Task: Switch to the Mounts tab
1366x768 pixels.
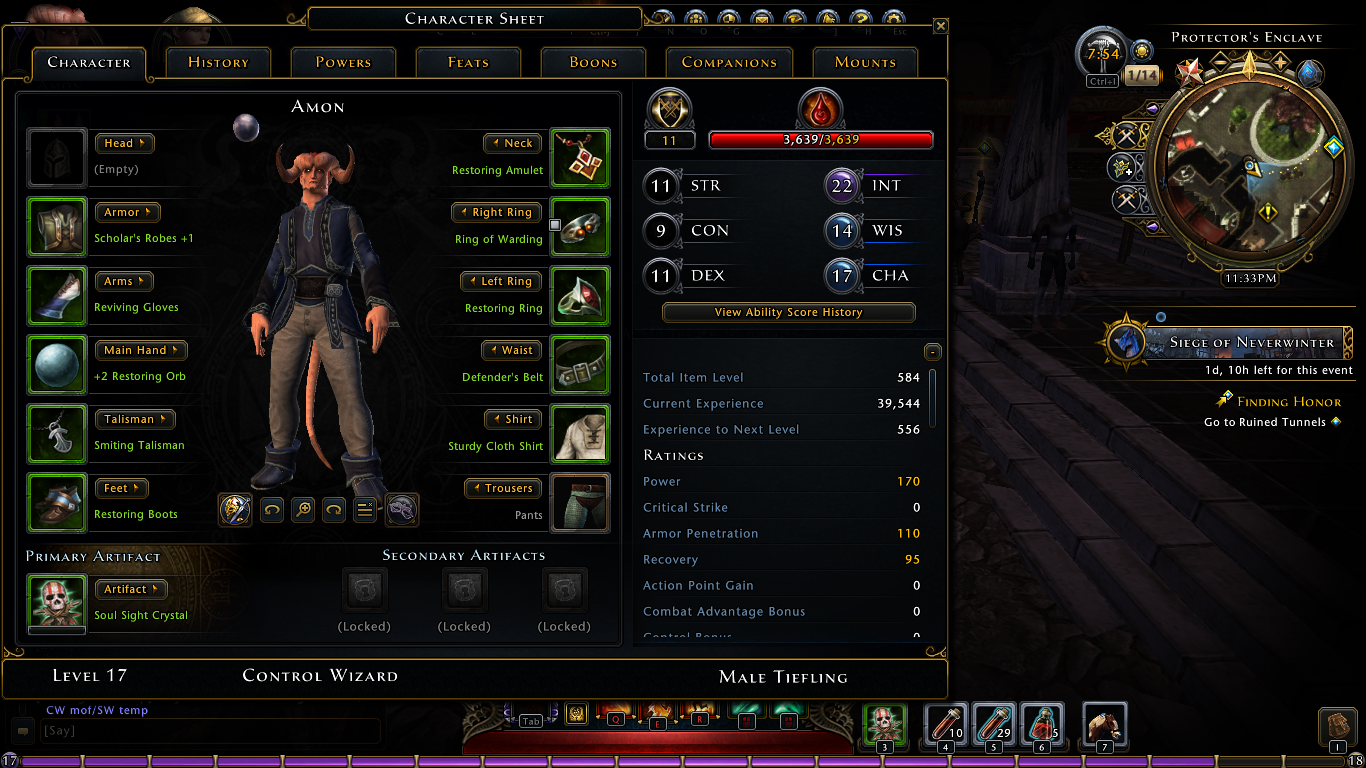Action: [x=865, y=62]
